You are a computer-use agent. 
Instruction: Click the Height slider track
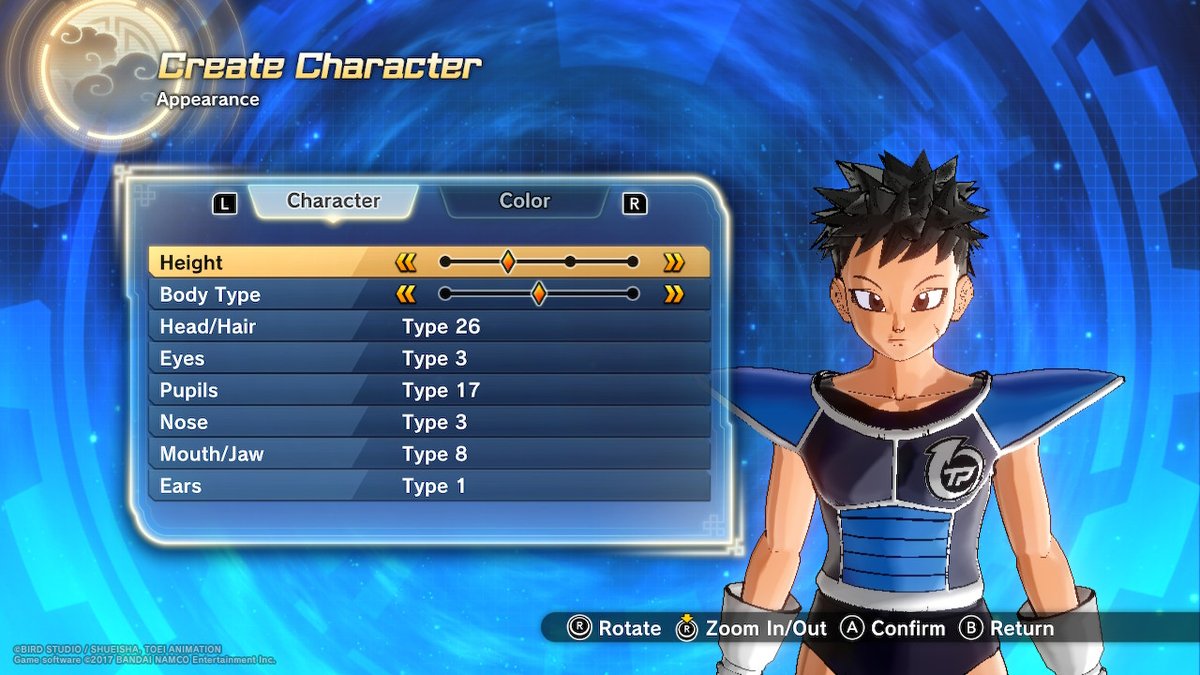pos(538,262)
